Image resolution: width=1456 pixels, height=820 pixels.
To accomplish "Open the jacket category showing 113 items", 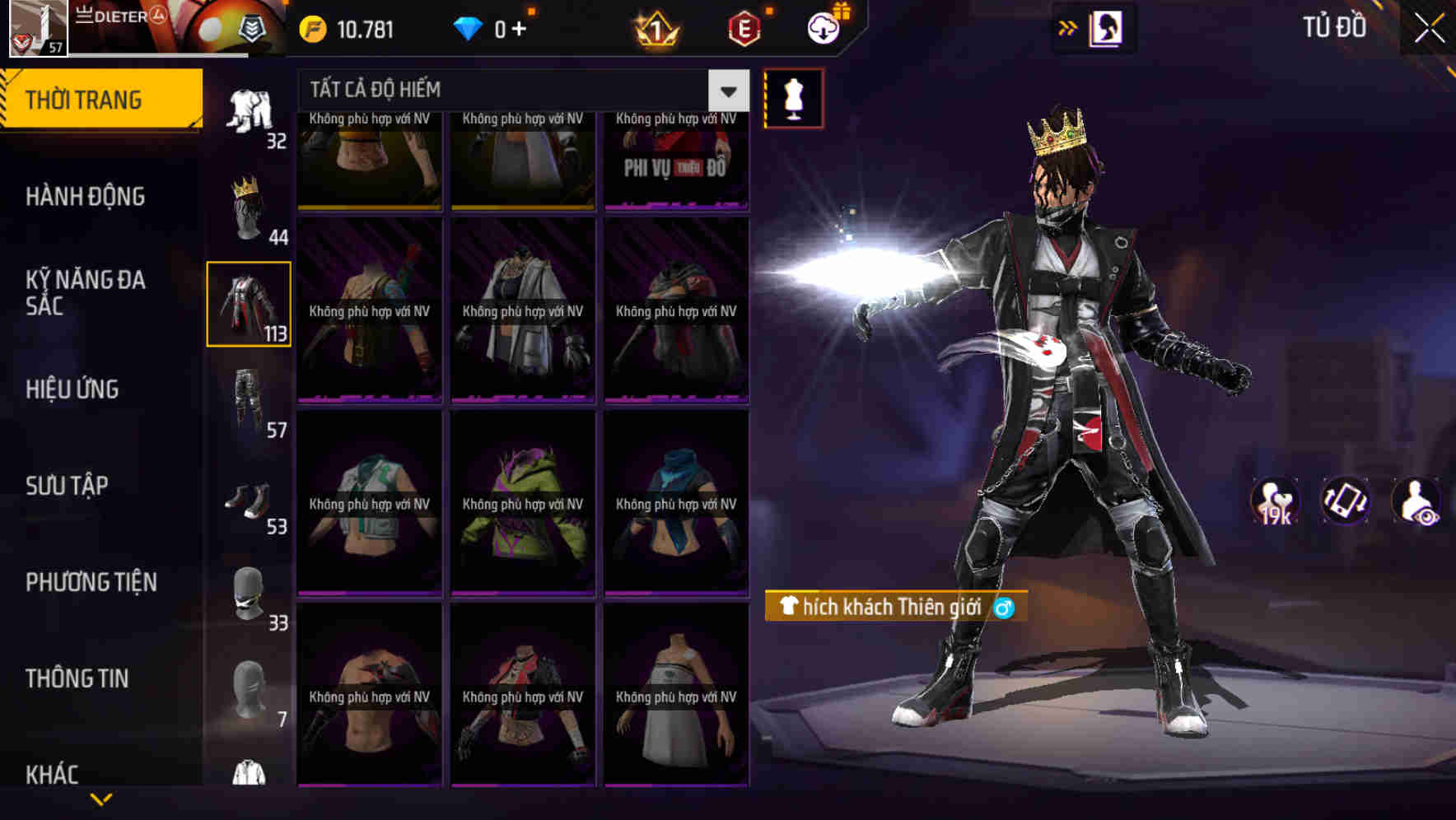I will click(x=249, y=305).
